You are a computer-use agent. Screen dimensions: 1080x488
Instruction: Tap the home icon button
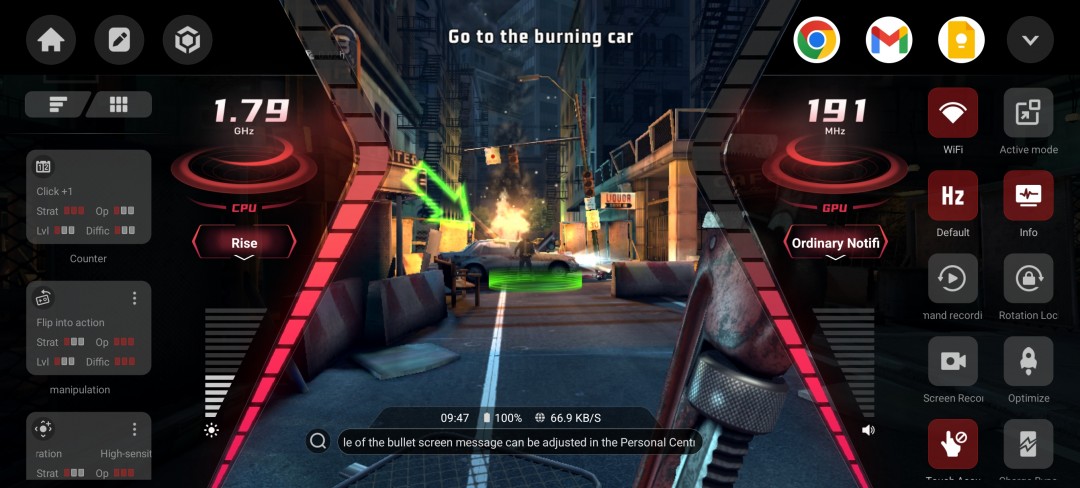pyautogui.click(x=51, y=41)
